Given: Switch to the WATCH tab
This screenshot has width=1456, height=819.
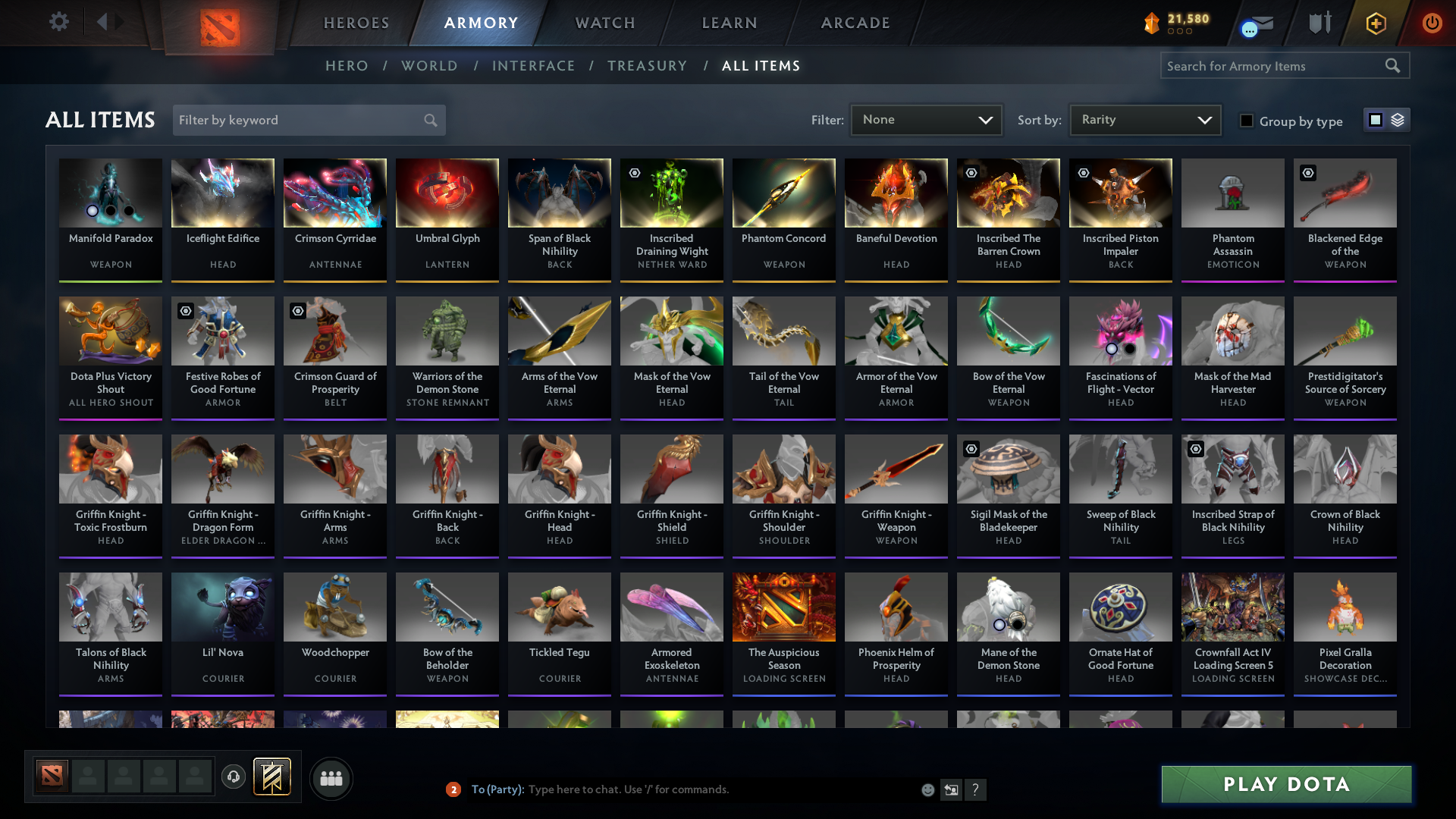Looking at the screenshot, I should pos(604,23).
